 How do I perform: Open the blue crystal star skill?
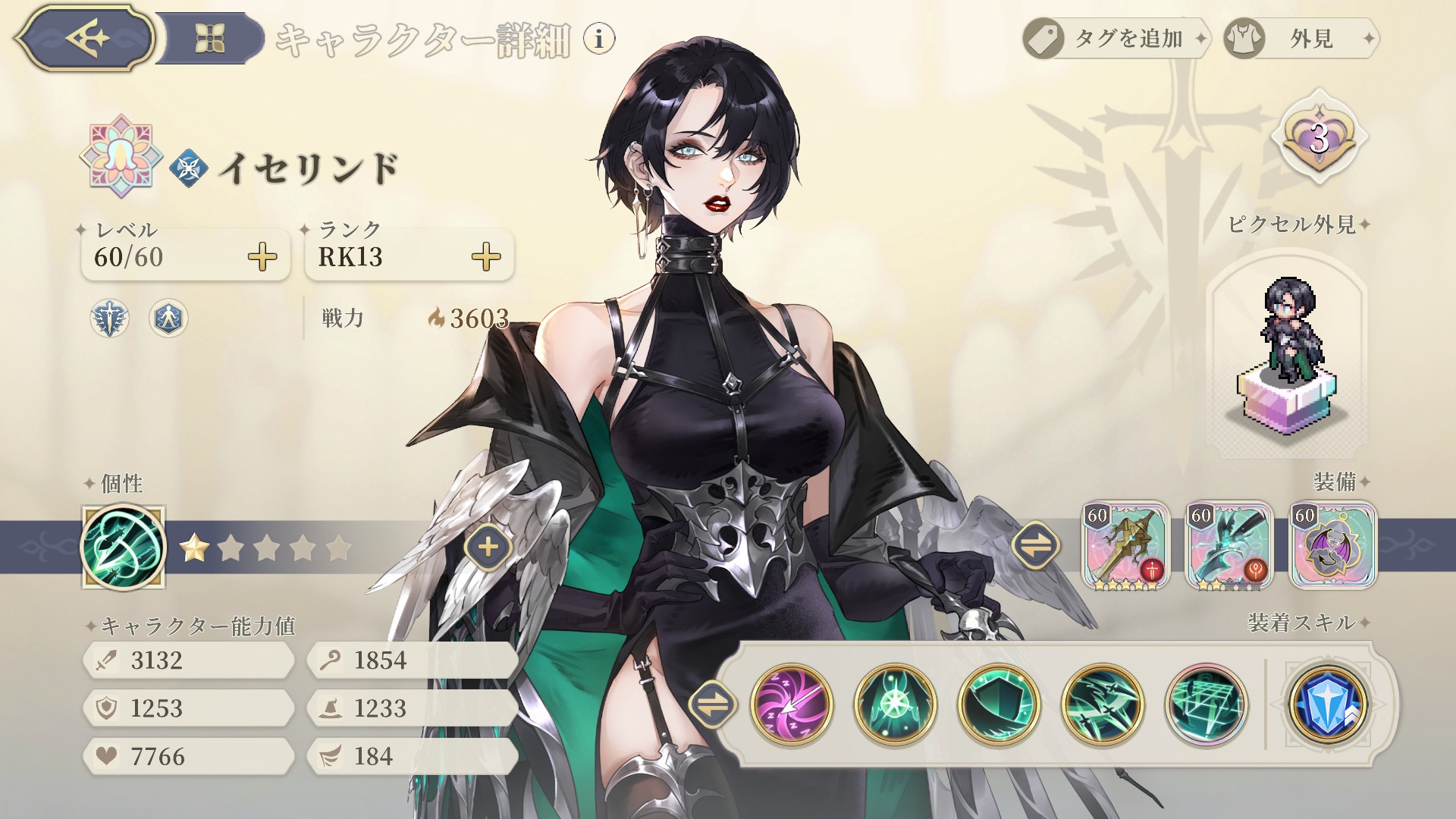tap(1328, 705)
